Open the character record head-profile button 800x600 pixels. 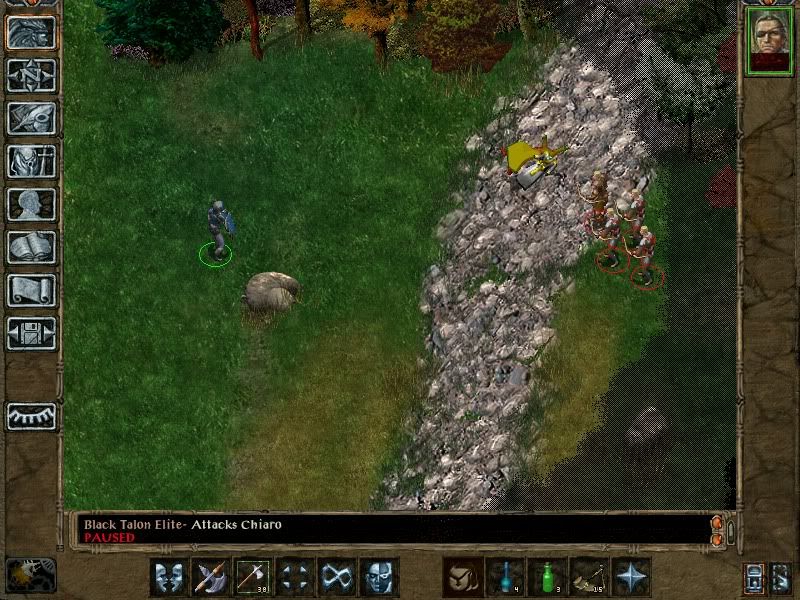31,204
